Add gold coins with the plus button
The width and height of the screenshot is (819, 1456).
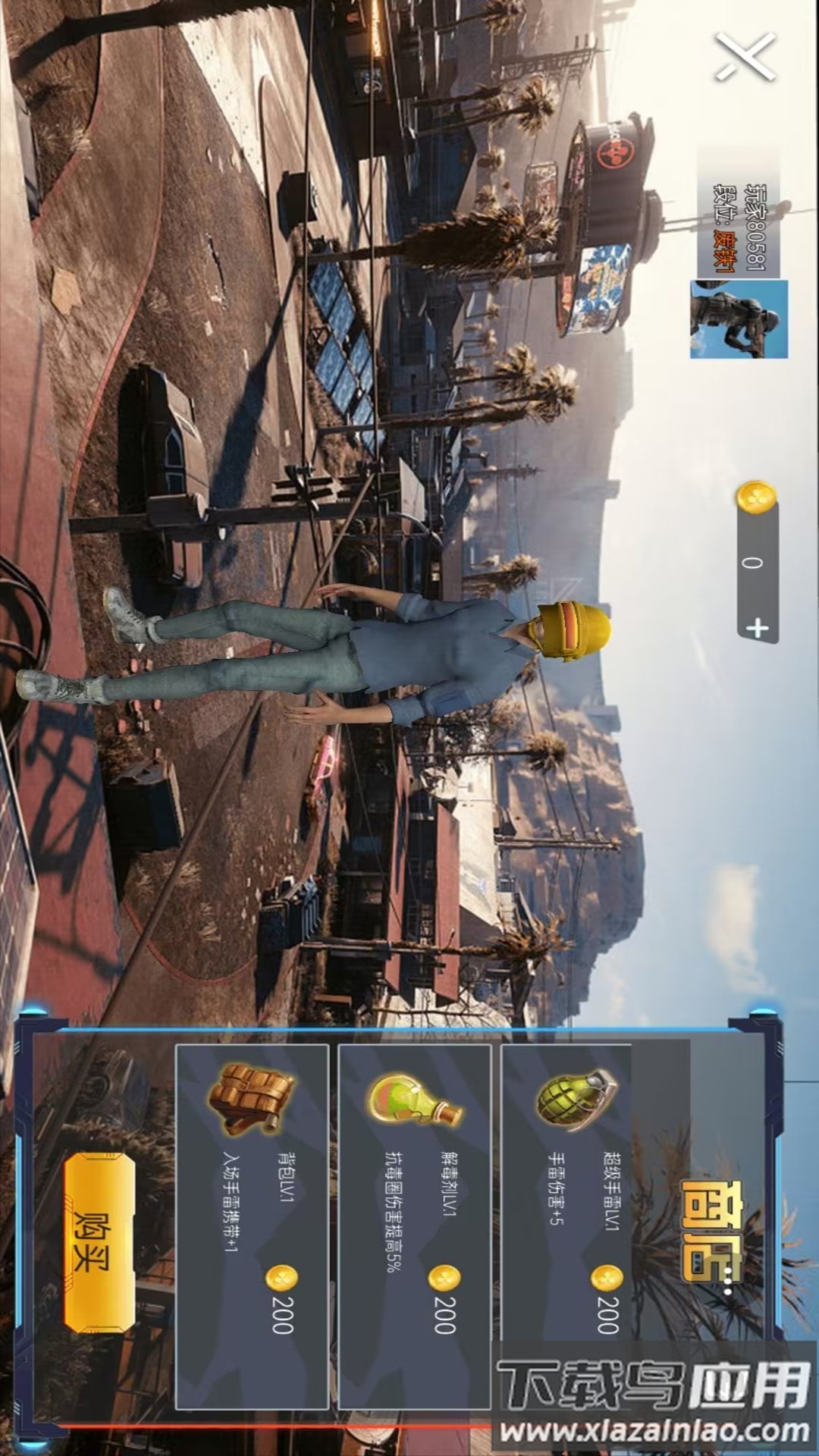[x=758, y=628]
